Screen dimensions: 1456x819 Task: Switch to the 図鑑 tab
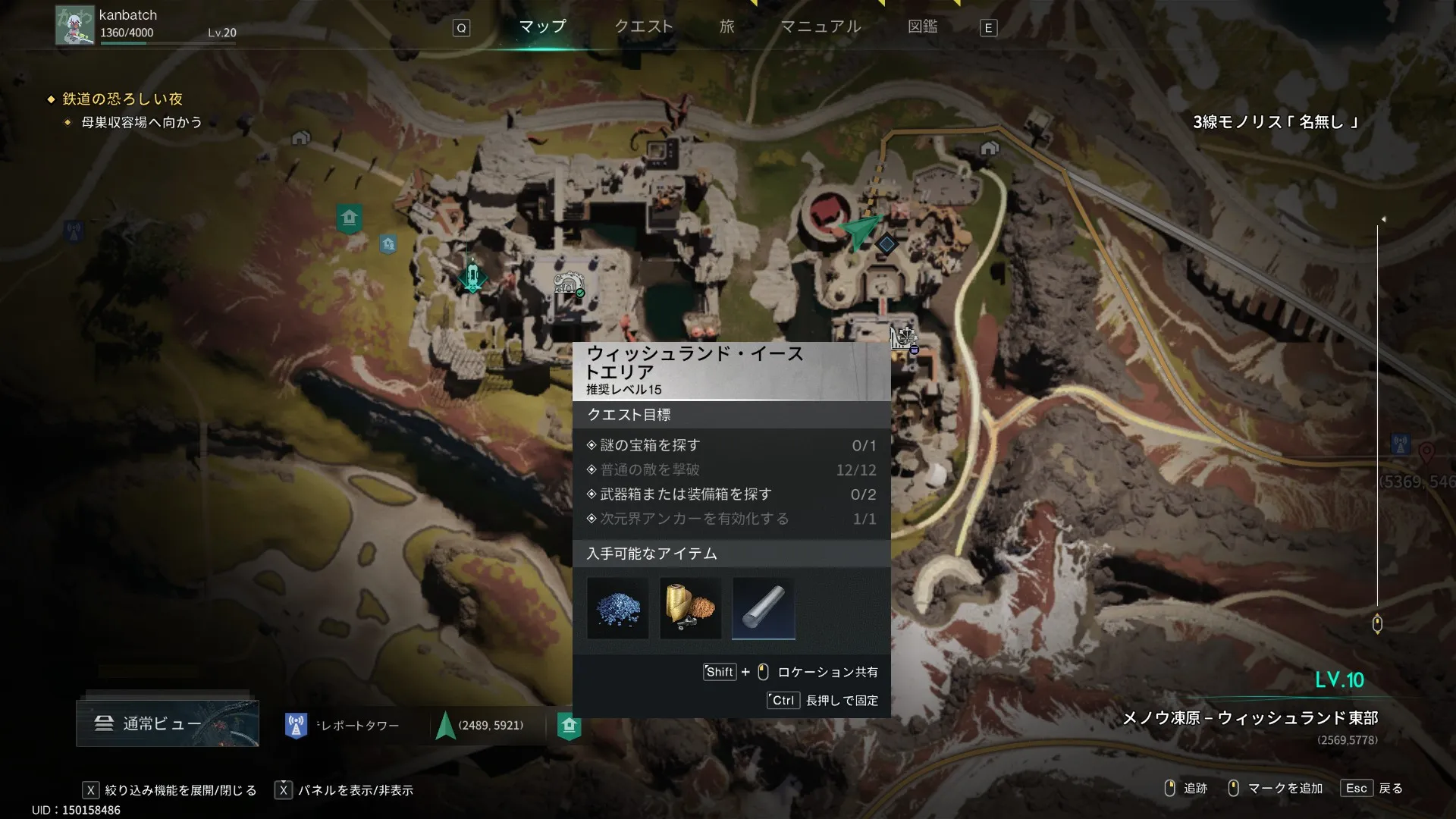[x=922, y=27]
